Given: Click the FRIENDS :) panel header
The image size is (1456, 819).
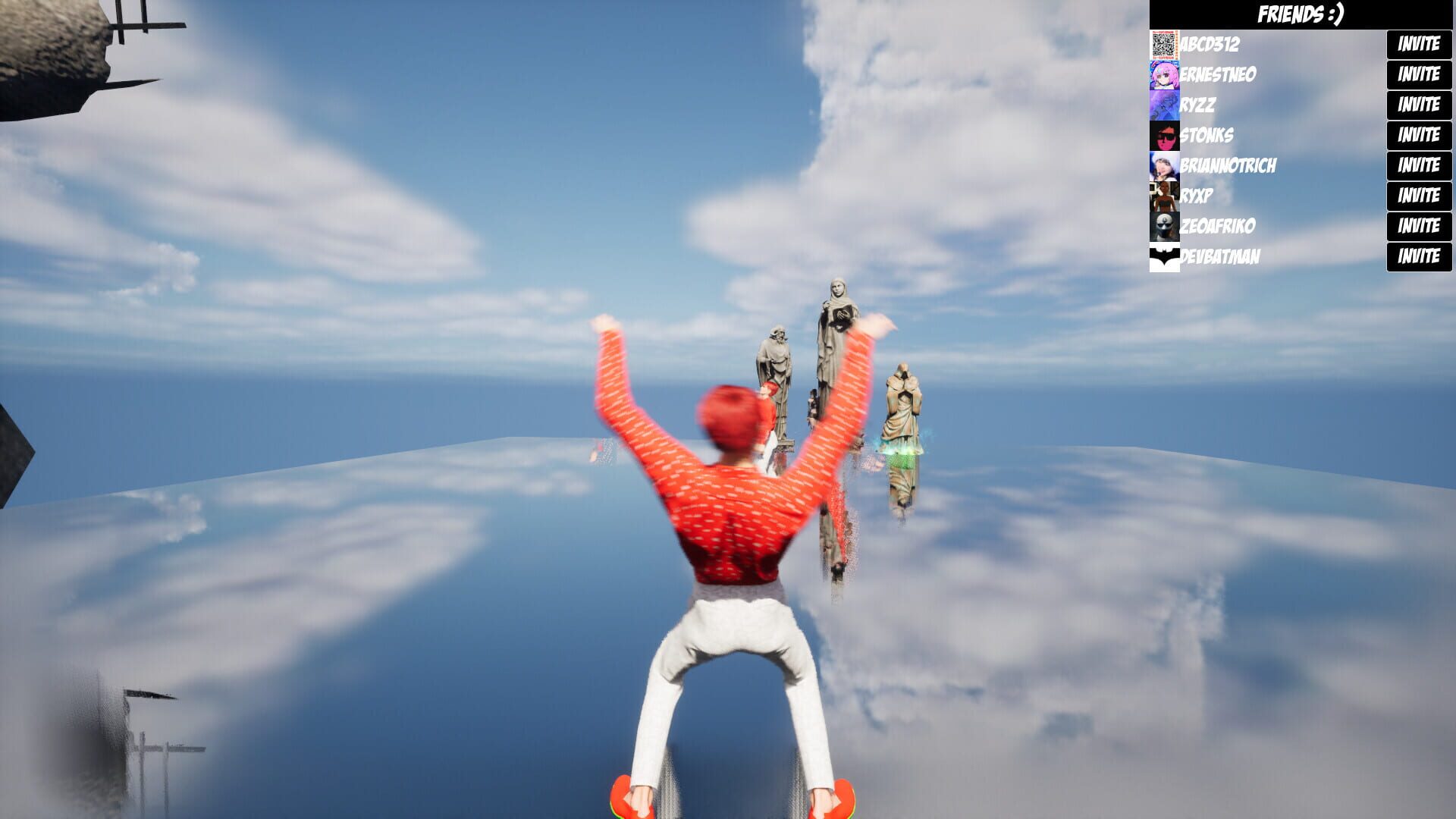Looking at the screenshot, I should tap(1301, 13).
